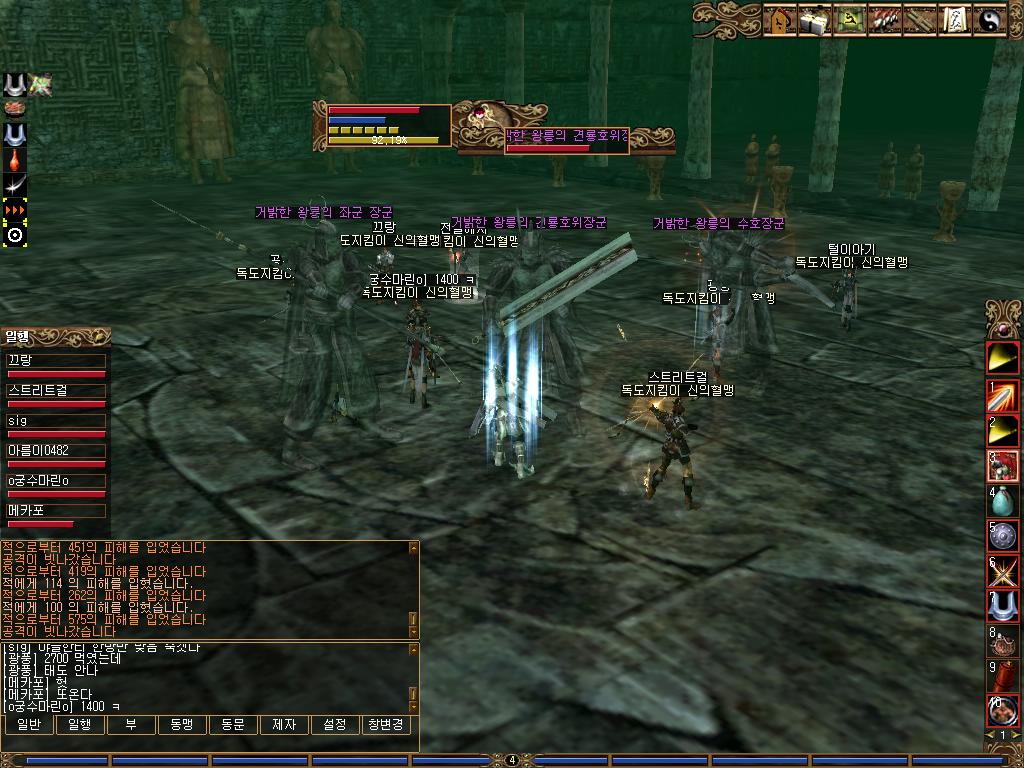This screenshot has width=1024, height=768.
Task: Switch to the 동맹 chat tab
Action: pyautogui.click(x=181, y=724)
